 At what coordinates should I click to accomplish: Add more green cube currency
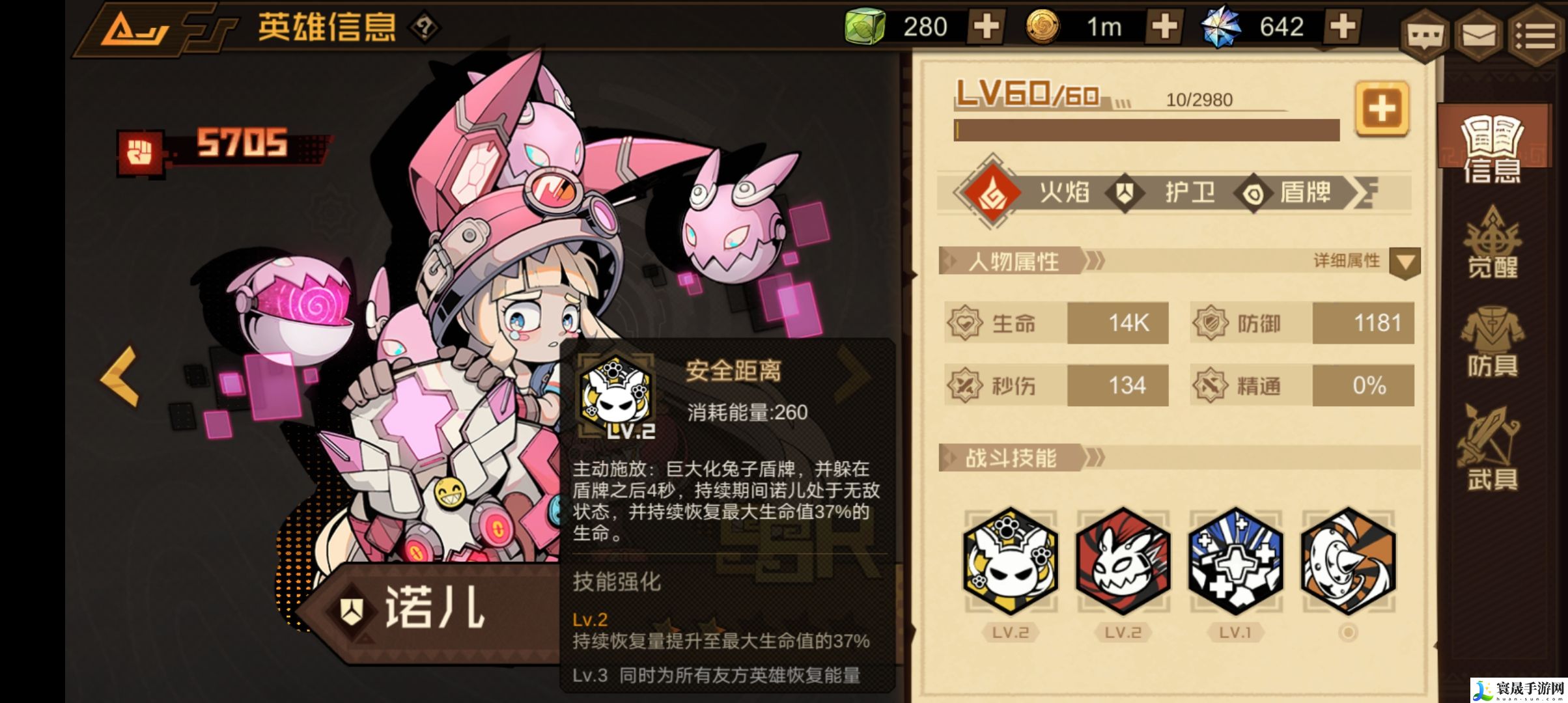986,27
